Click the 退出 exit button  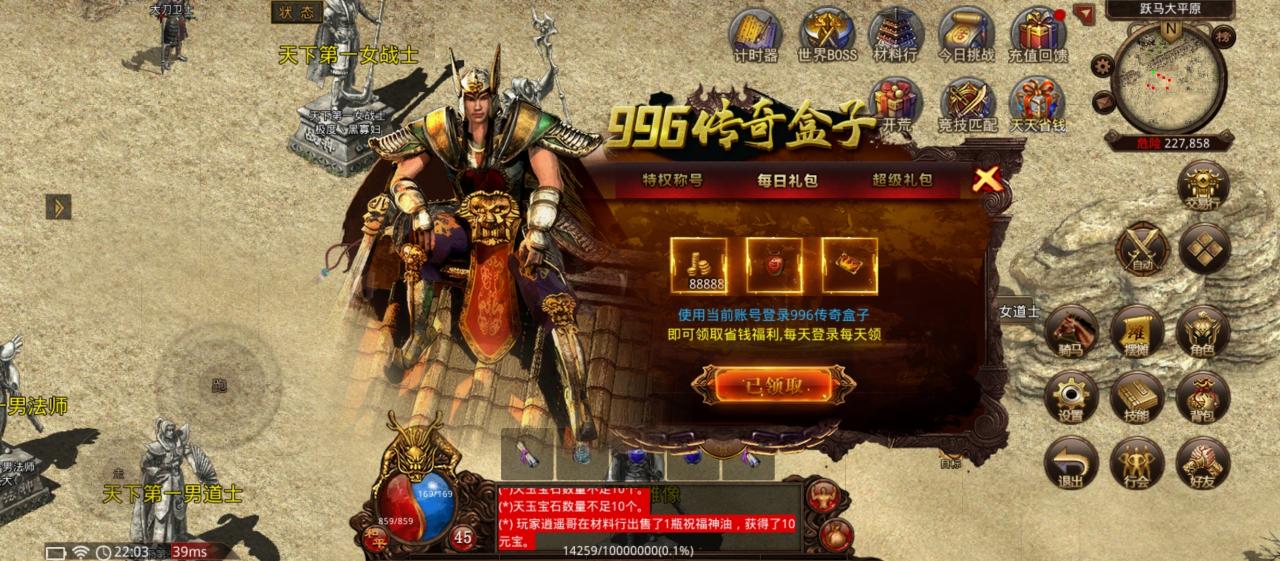[1071, 464]
